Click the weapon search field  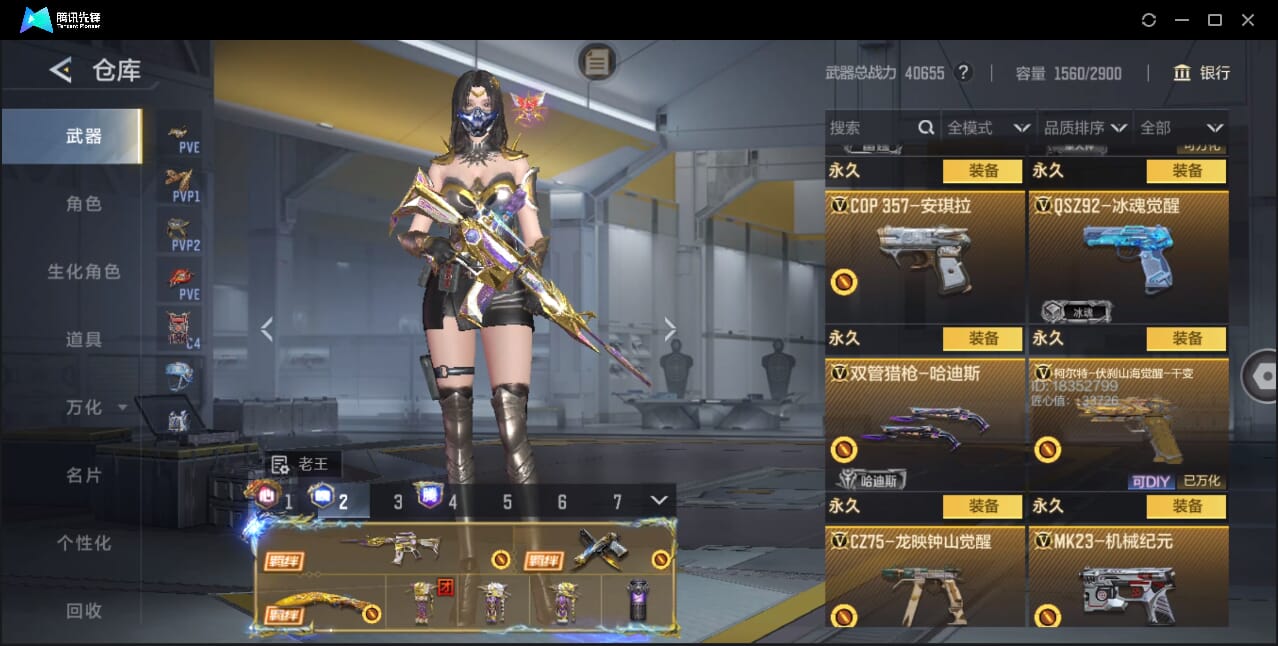click(x=870, y=128)
